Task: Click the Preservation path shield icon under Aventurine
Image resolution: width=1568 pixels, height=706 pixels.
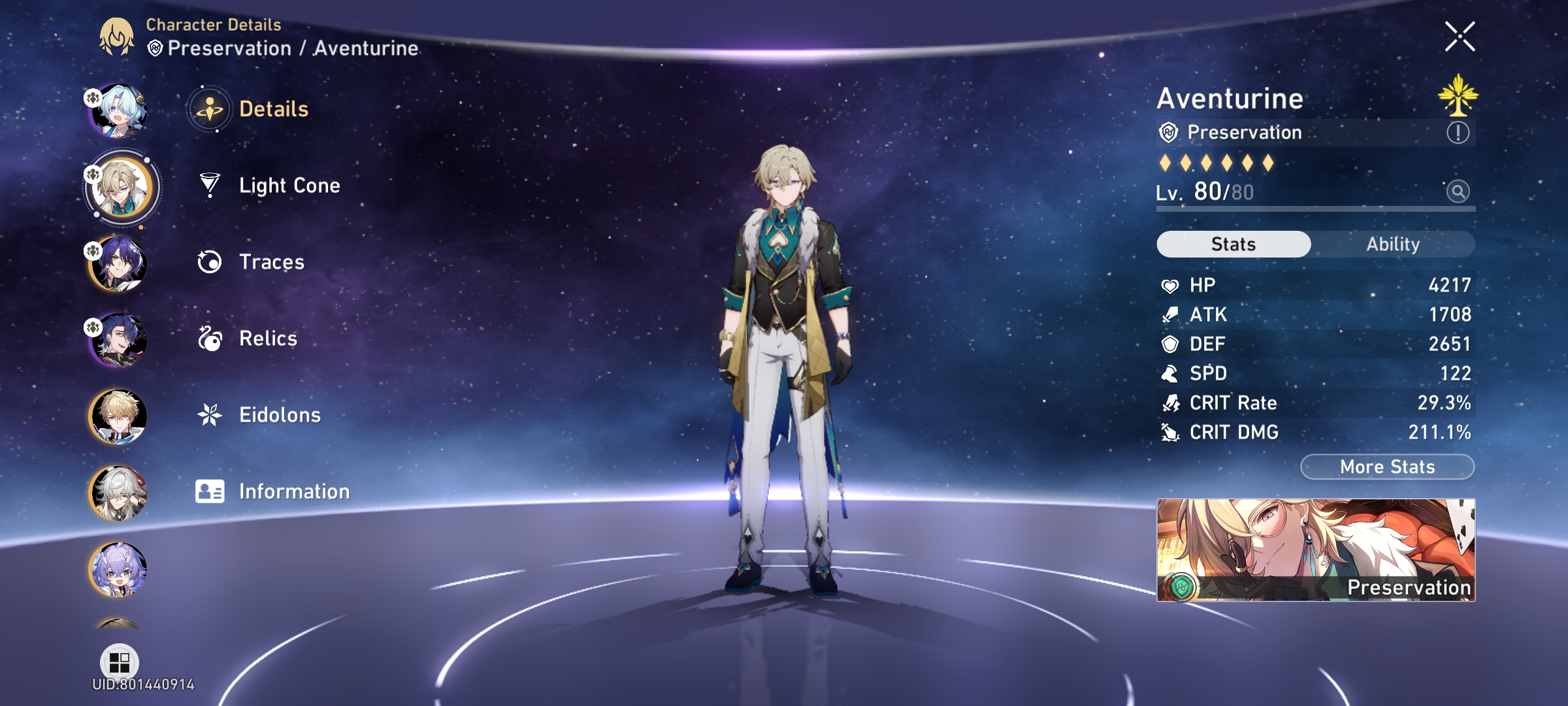Action: [1169, 132]
